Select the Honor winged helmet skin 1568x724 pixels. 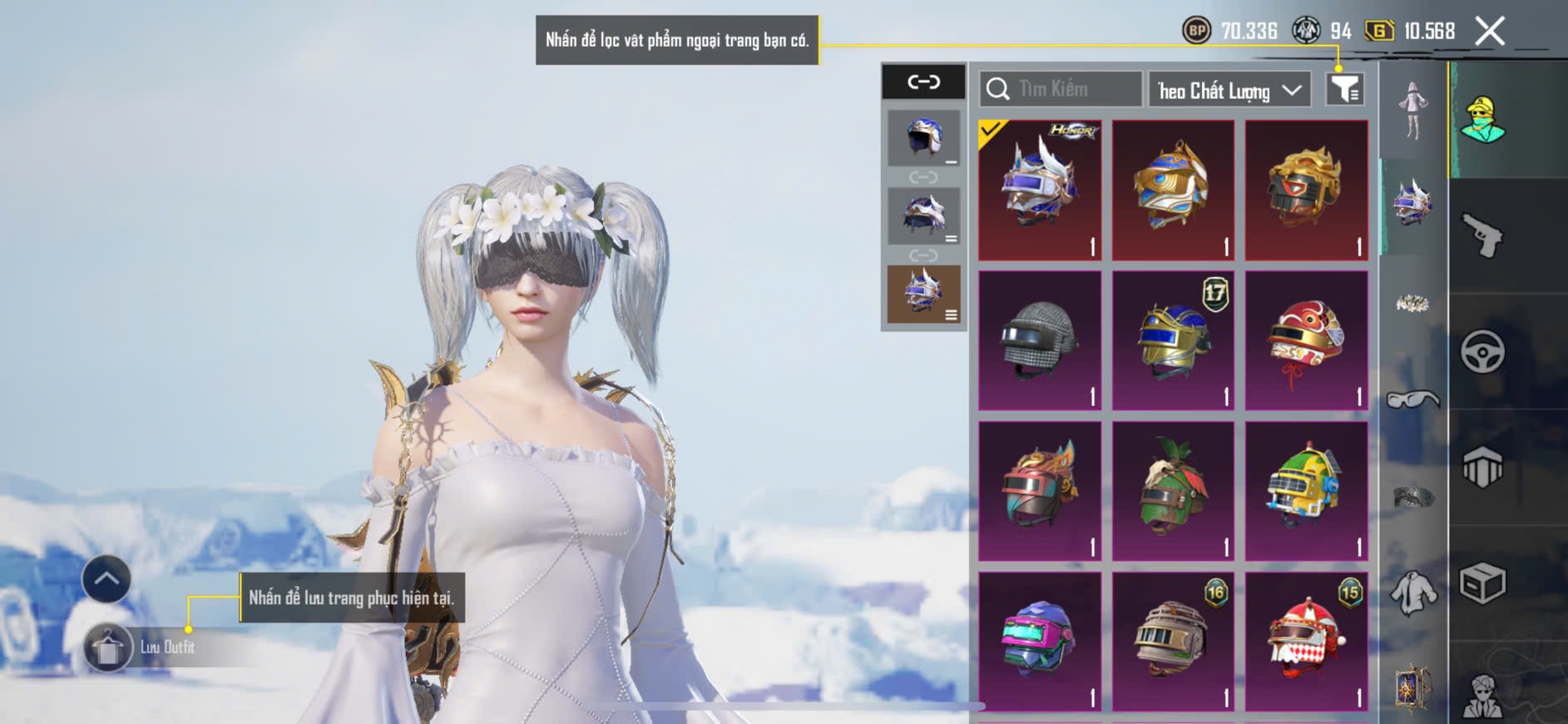click(1040, 190)
